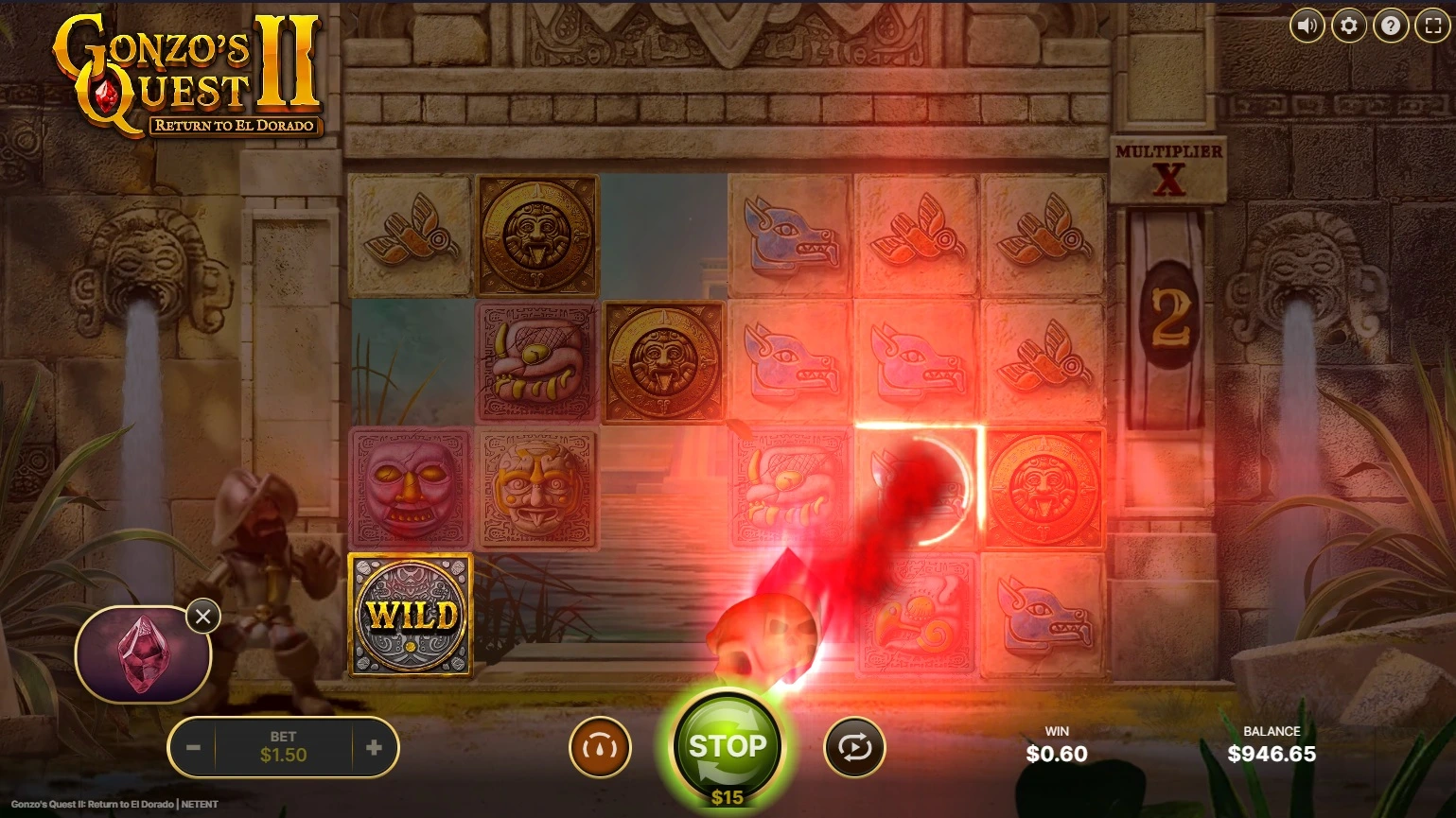
Task: Increase the bet with the plus button
Action: (x=374, y=748)
